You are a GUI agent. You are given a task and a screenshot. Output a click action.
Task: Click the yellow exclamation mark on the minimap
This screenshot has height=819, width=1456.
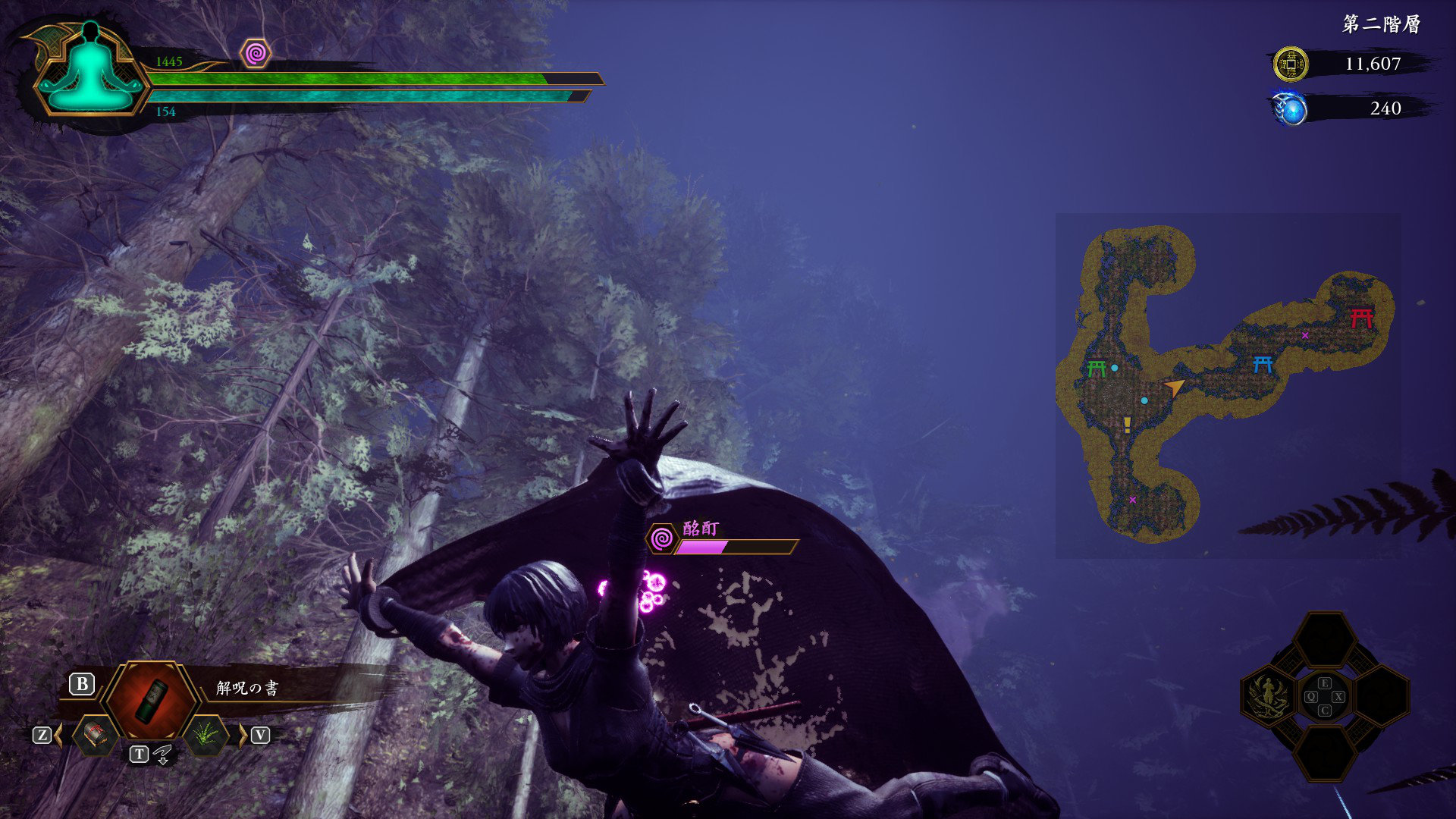pos(1128,425)
